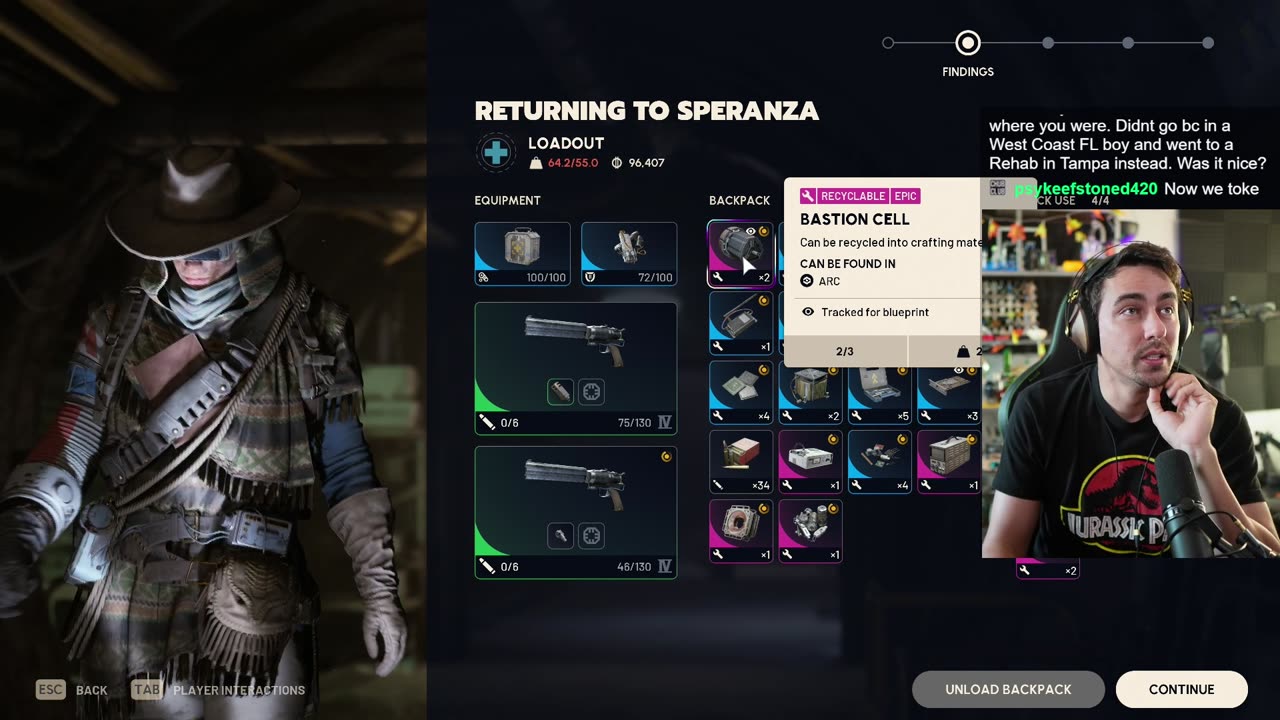The image size is (1280, 720).
Task: Select the circuit board item stack of 3
Action: [949, 392]
